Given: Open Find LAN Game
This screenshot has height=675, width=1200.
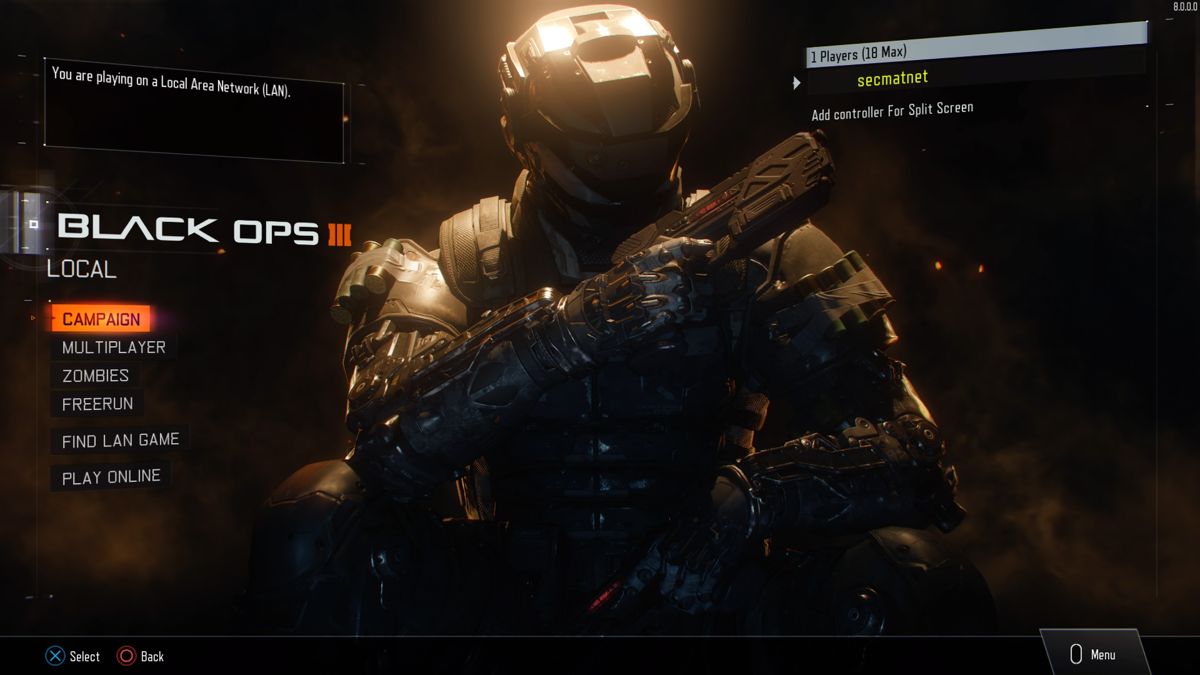Looking at the screenshot, I should pyautogui.click(x=120, y=440).
